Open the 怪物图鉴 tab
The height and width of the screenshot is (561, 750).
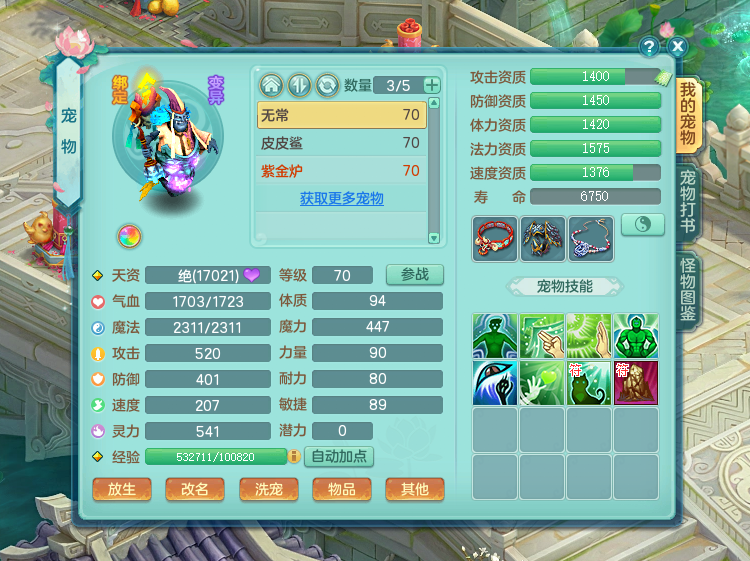click(x=688, y=290)
